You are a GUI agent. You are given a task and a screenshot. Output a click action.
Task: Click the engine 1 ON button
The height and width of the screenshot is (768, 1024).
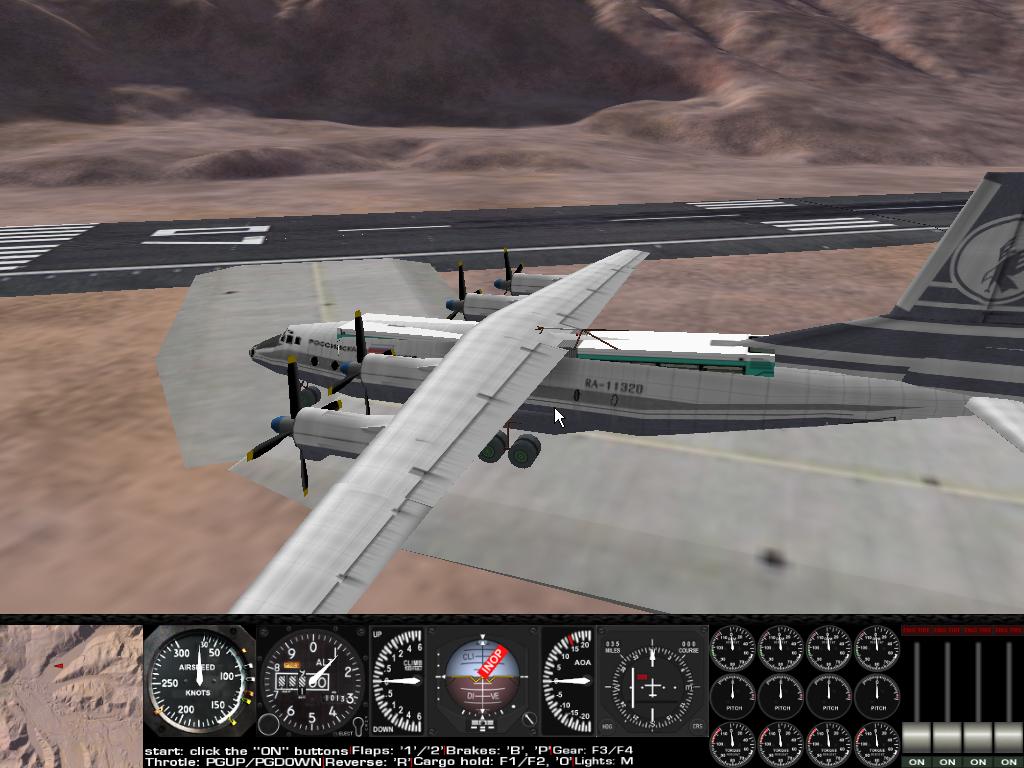[x=916, y=762]
